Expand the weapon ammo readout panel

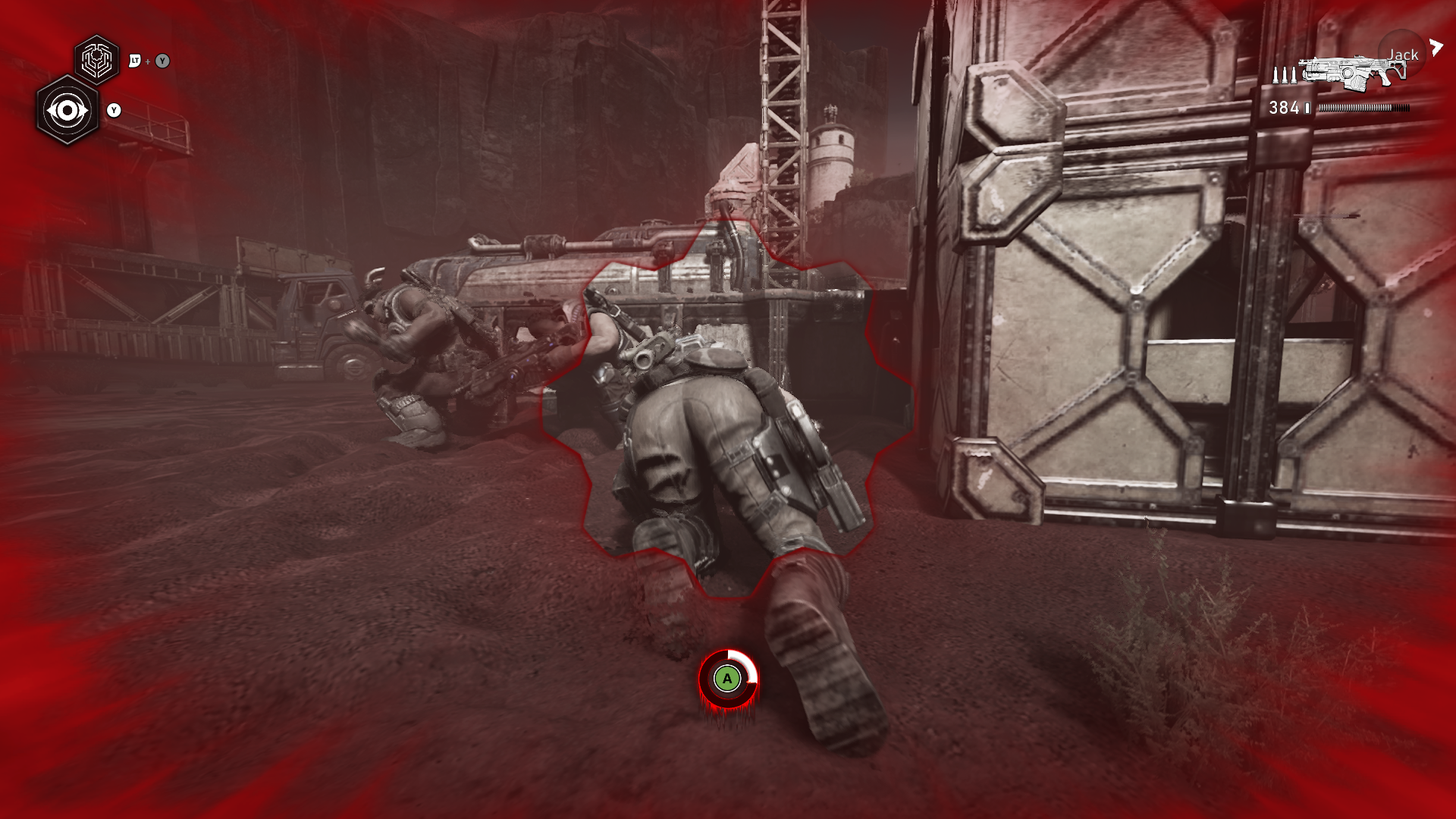(1335, 108)
